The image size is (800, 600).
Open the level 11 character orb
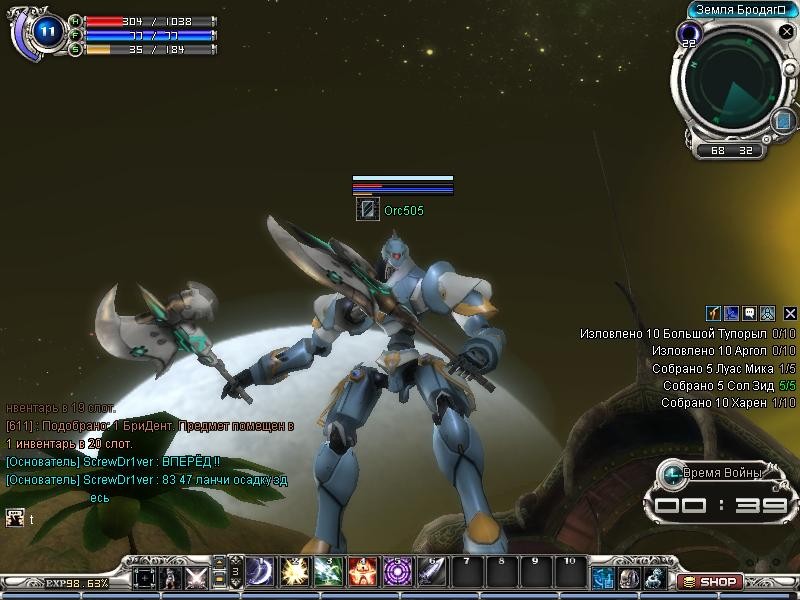pos(46,32)
